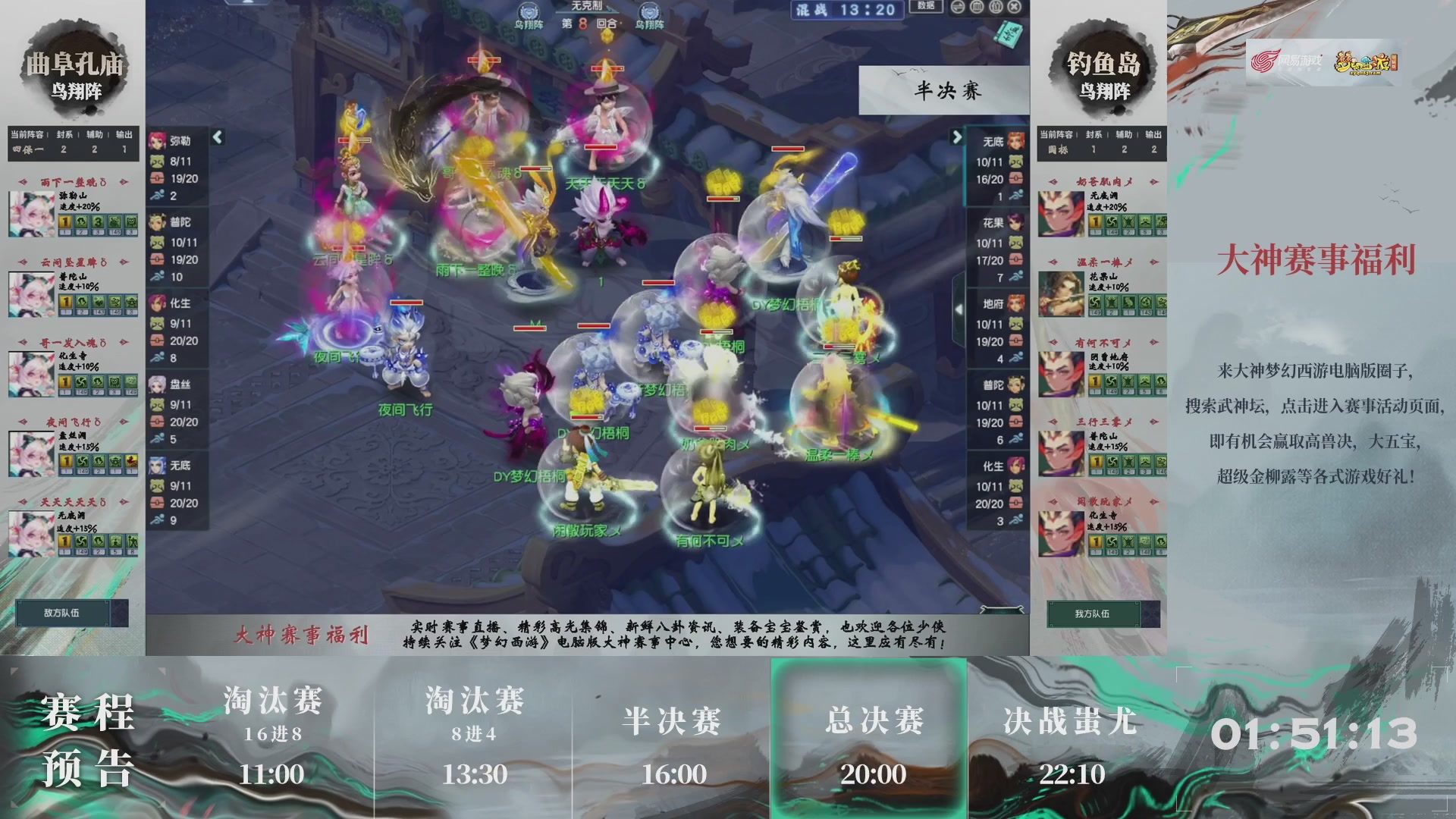Toggle 奶昔肌肉メ unit details in right roster
This screenshot has height=819, width=1456.
pos(1103,182)
